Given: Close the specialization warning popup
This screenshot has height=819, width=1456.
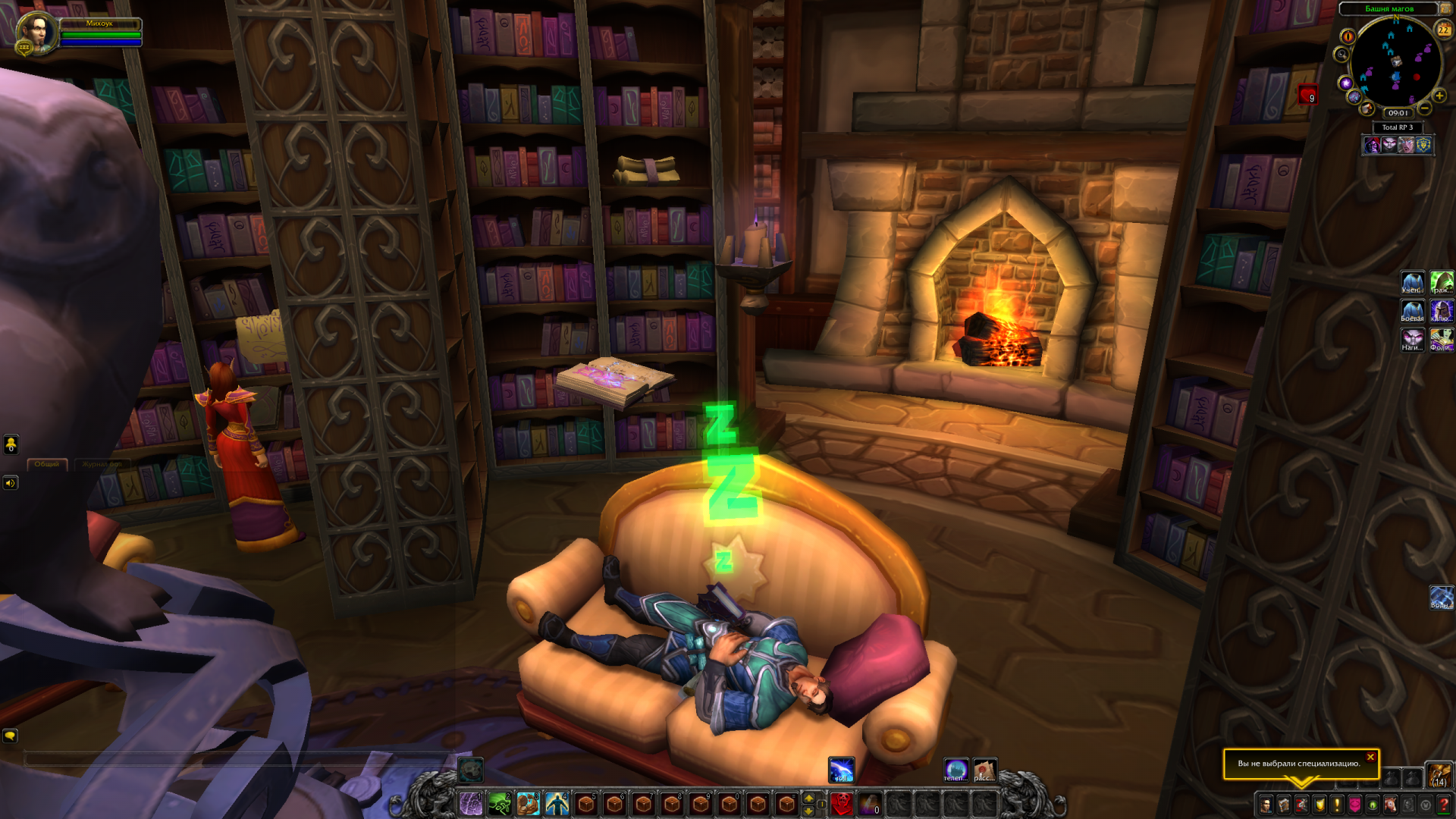Looking at the screenshot, I should [1370, 757].
